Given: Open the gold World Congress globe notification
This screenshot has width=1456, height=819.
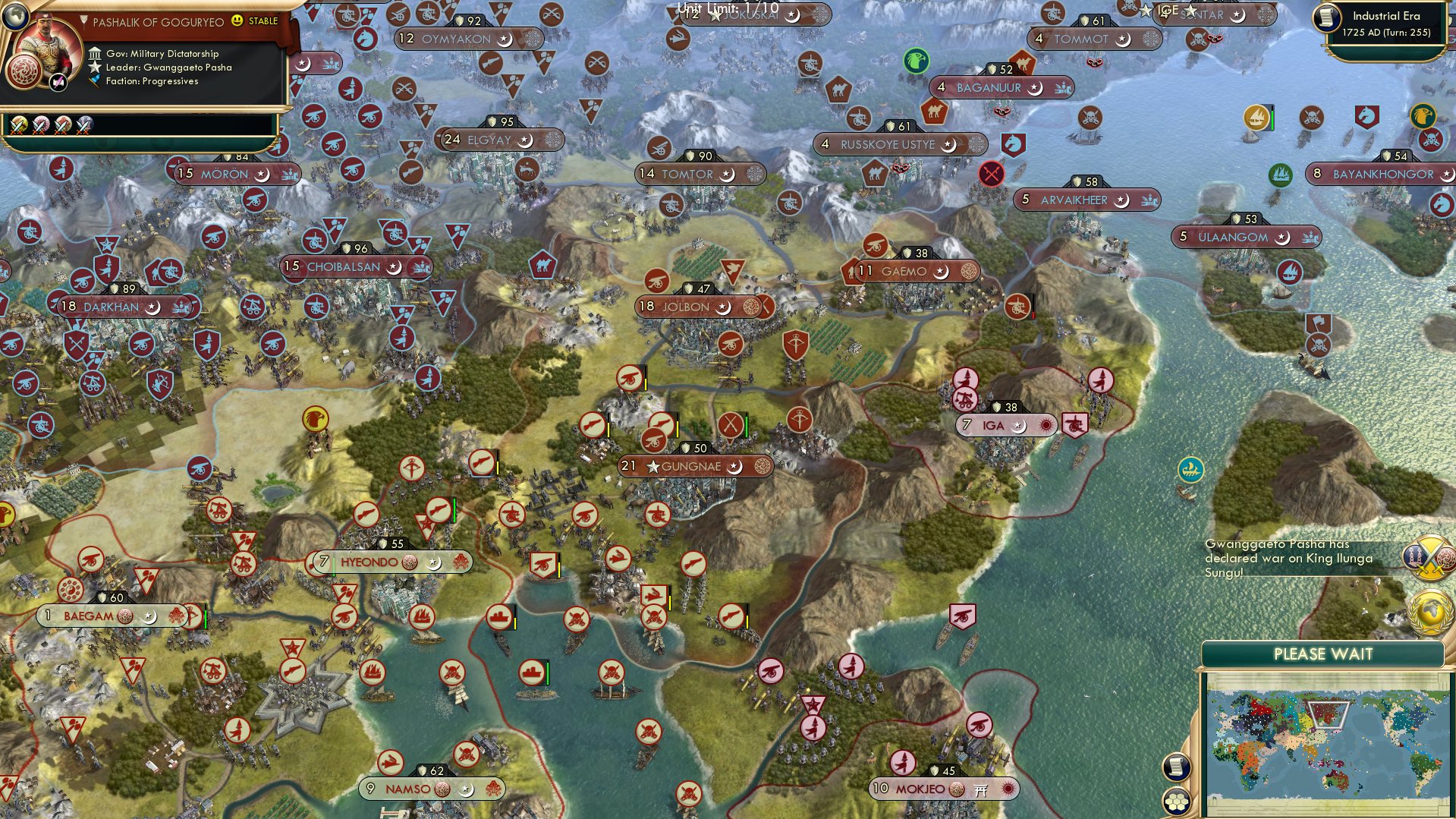Looking at the screenshot, I should [1429, 612].
